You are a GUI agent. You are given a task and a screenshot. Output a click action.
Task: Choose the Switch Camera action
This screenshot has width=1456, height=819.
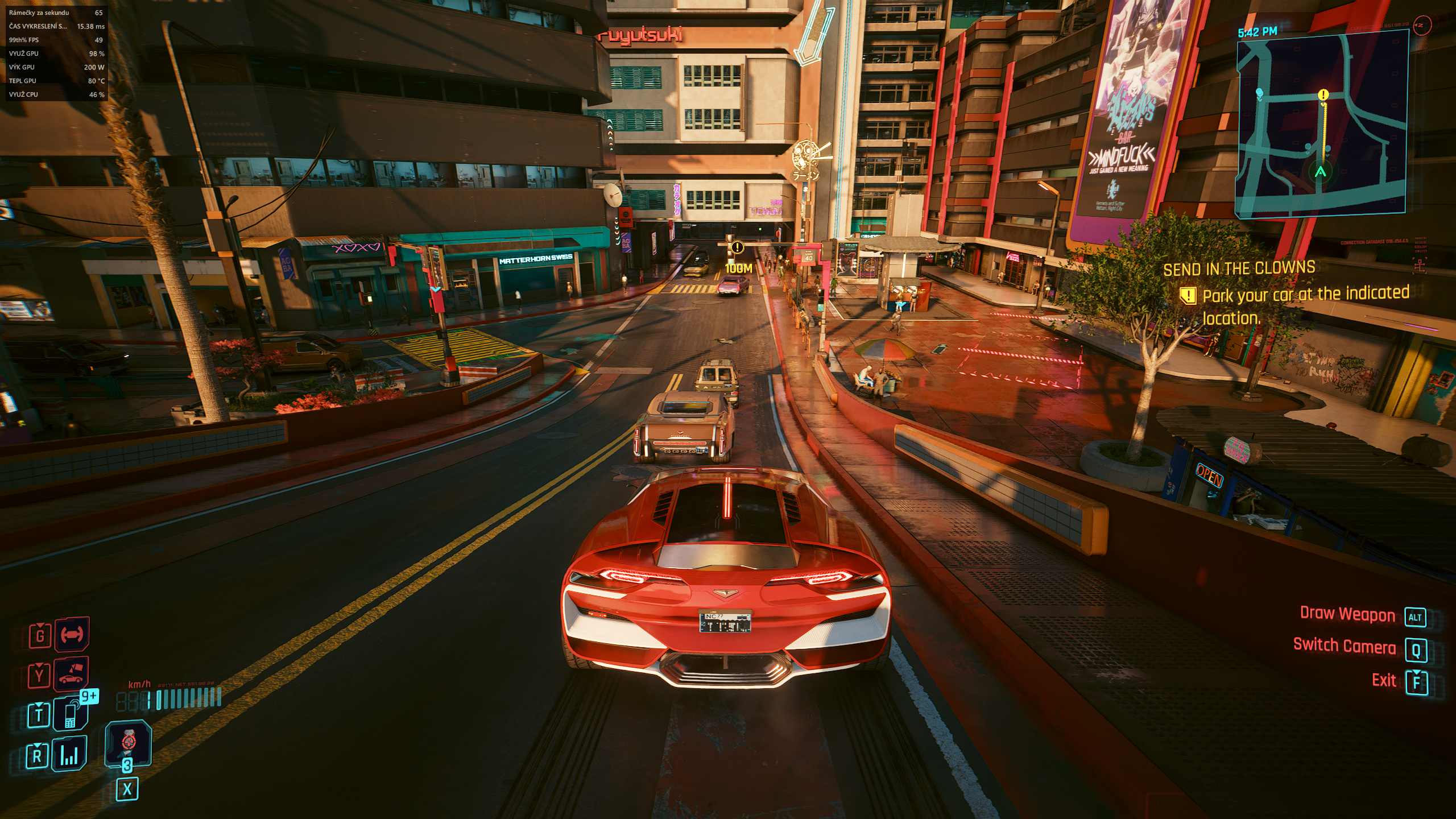tap(1344, 646)
